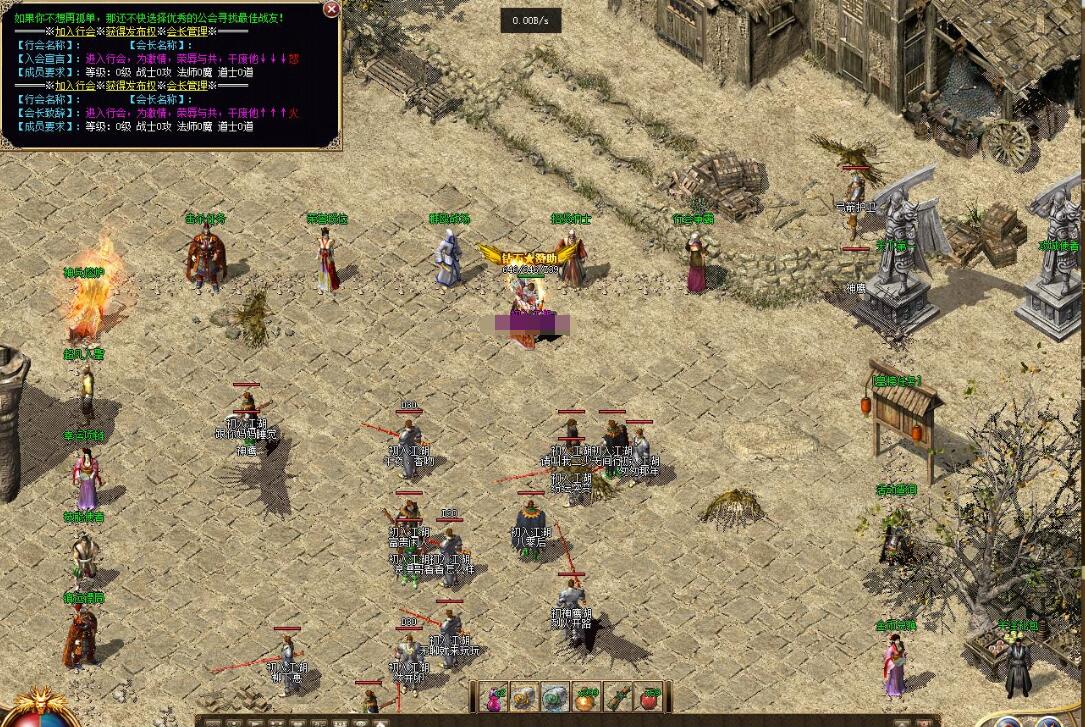
Task: Close the guild recruitment panel
Action: click(x=331, y=9)
